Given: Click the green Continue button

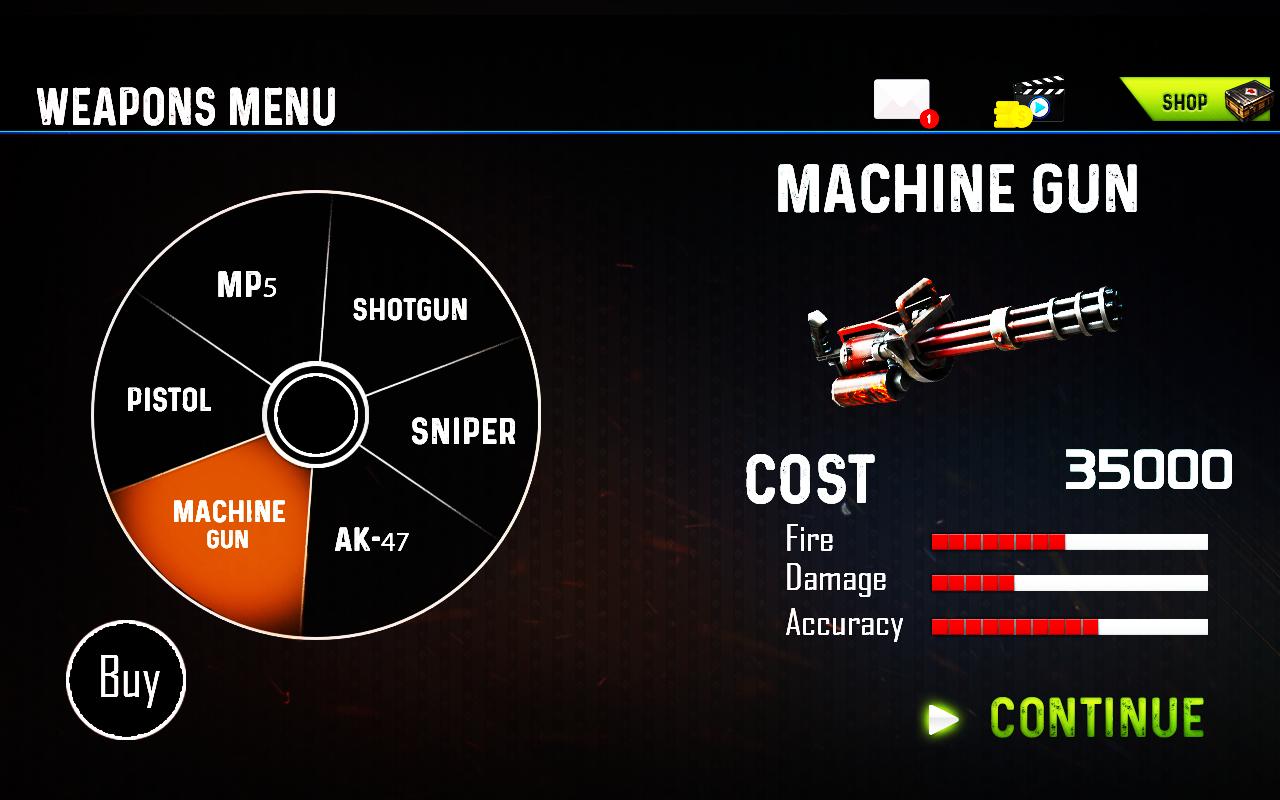Looking at the screenshot, I should [1068, 718].
